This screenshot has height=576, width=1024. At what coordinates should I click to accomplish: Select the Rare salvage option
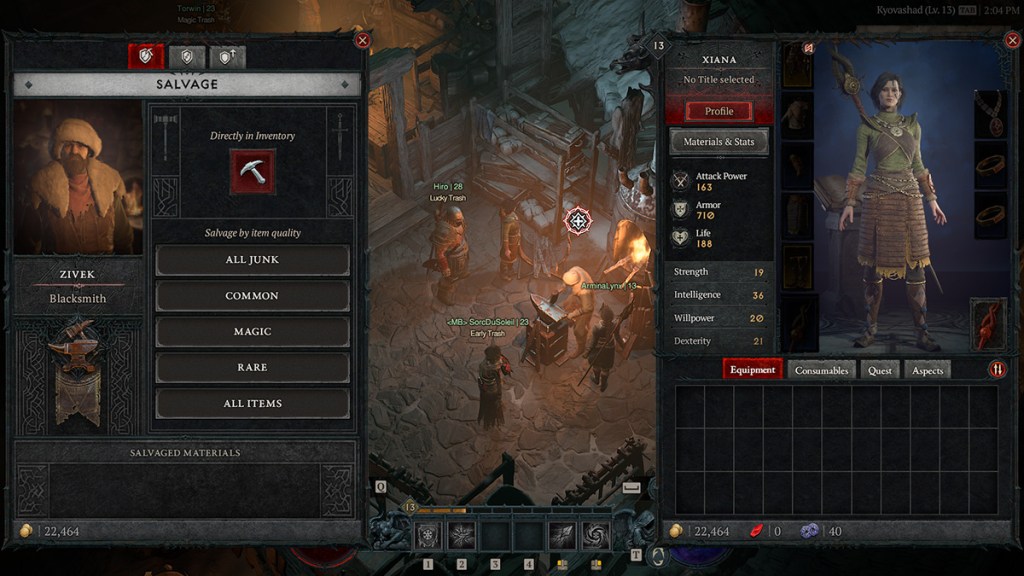[252, 368]
